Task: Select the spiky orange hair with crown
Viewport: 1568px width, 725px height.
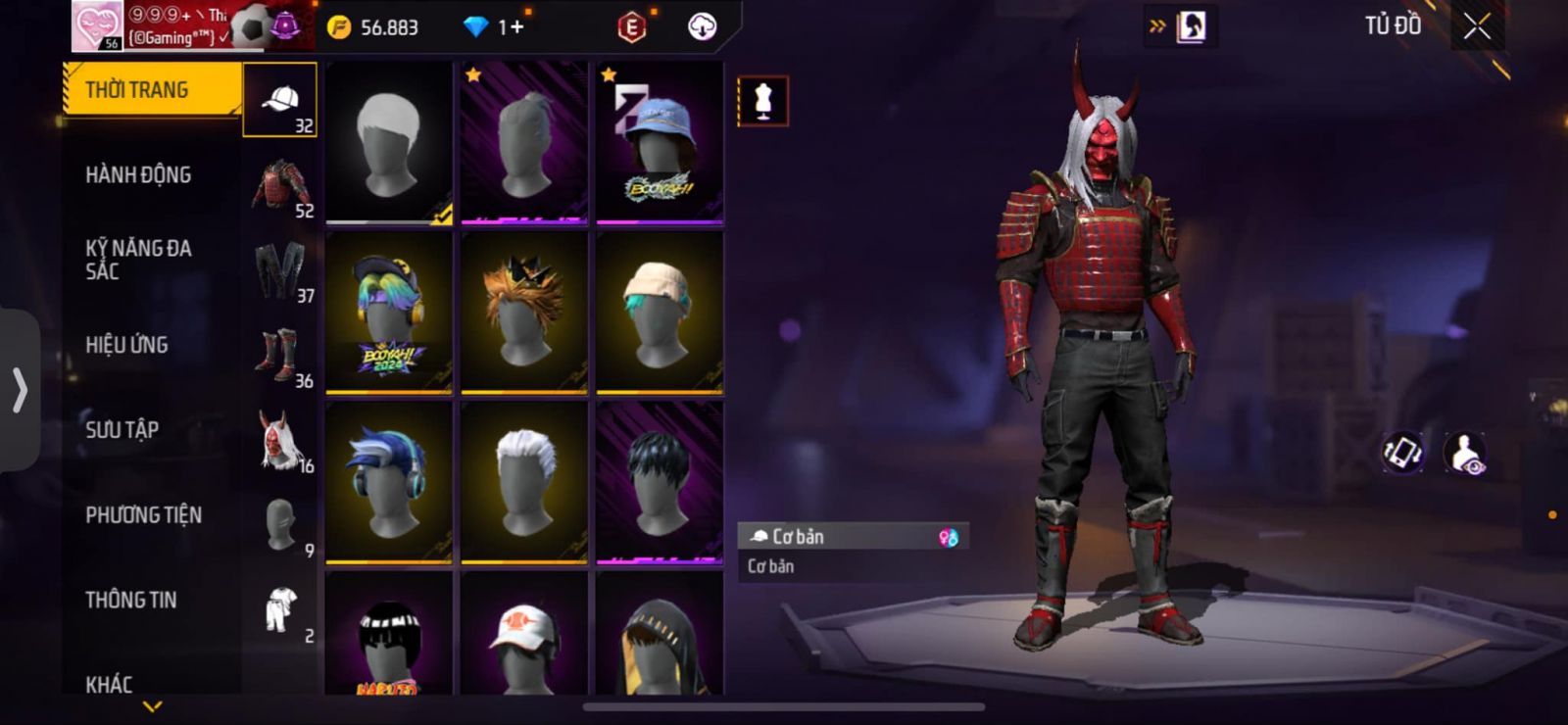Action: coord(524,313)
